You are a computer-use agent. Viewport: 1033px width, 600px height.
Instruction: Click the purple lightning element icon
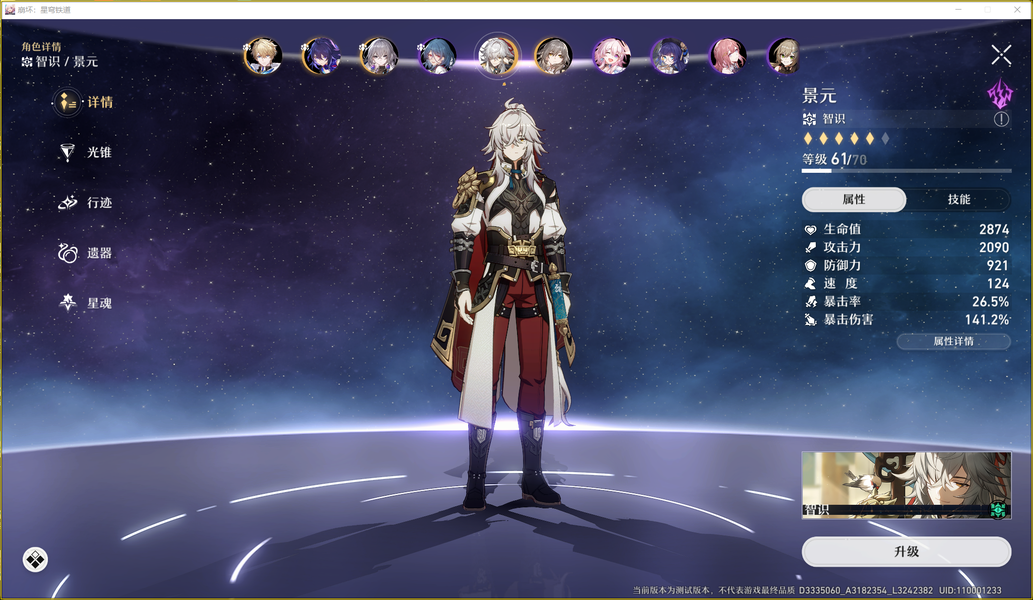pyautogui.click(x=1000, y=94)
